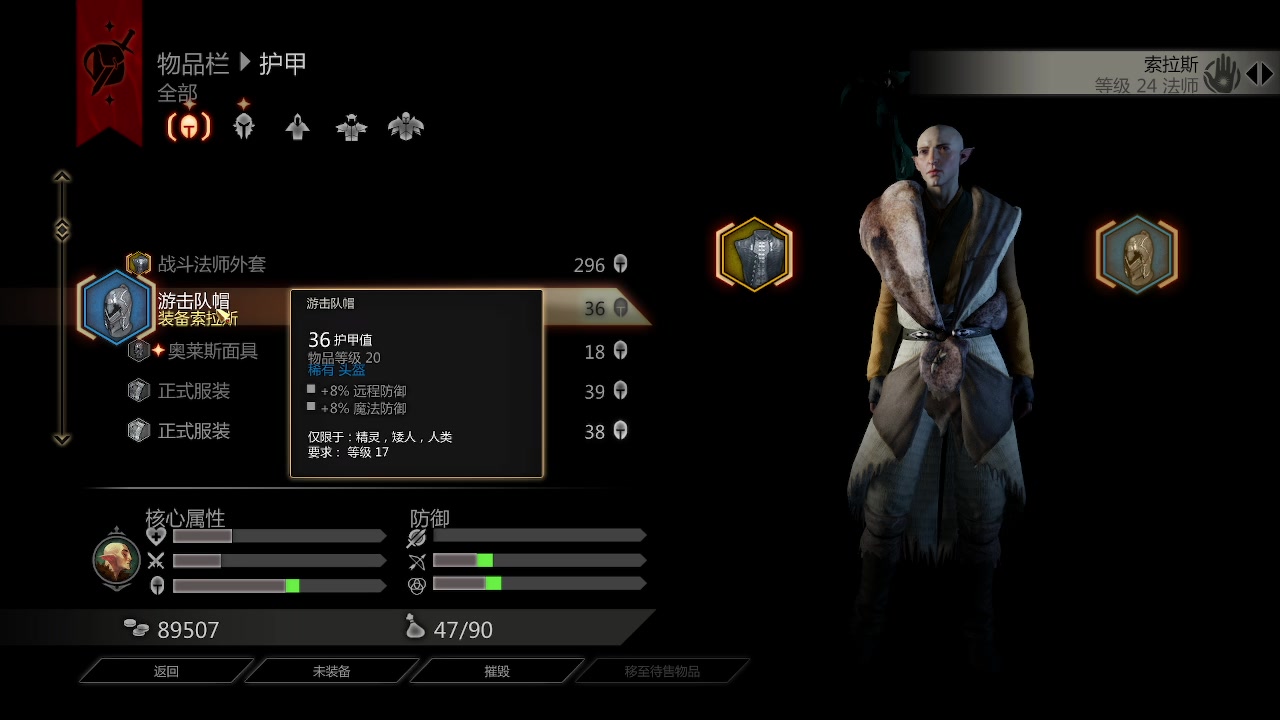
Task: Show all armor with the glowing helmet filter
Action: tap(189, 127)
